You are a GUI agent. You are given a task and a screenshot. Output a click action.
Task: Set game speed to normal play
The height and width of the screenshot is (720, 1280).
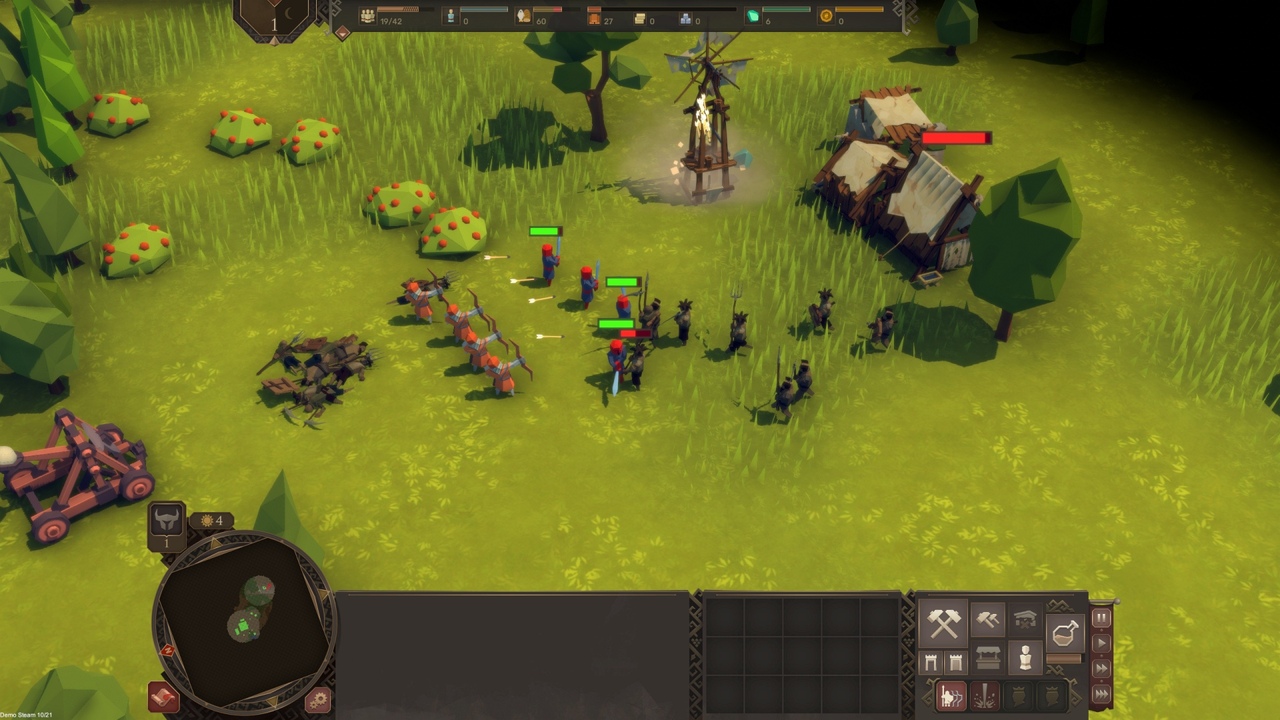[x=1101, y=643]
